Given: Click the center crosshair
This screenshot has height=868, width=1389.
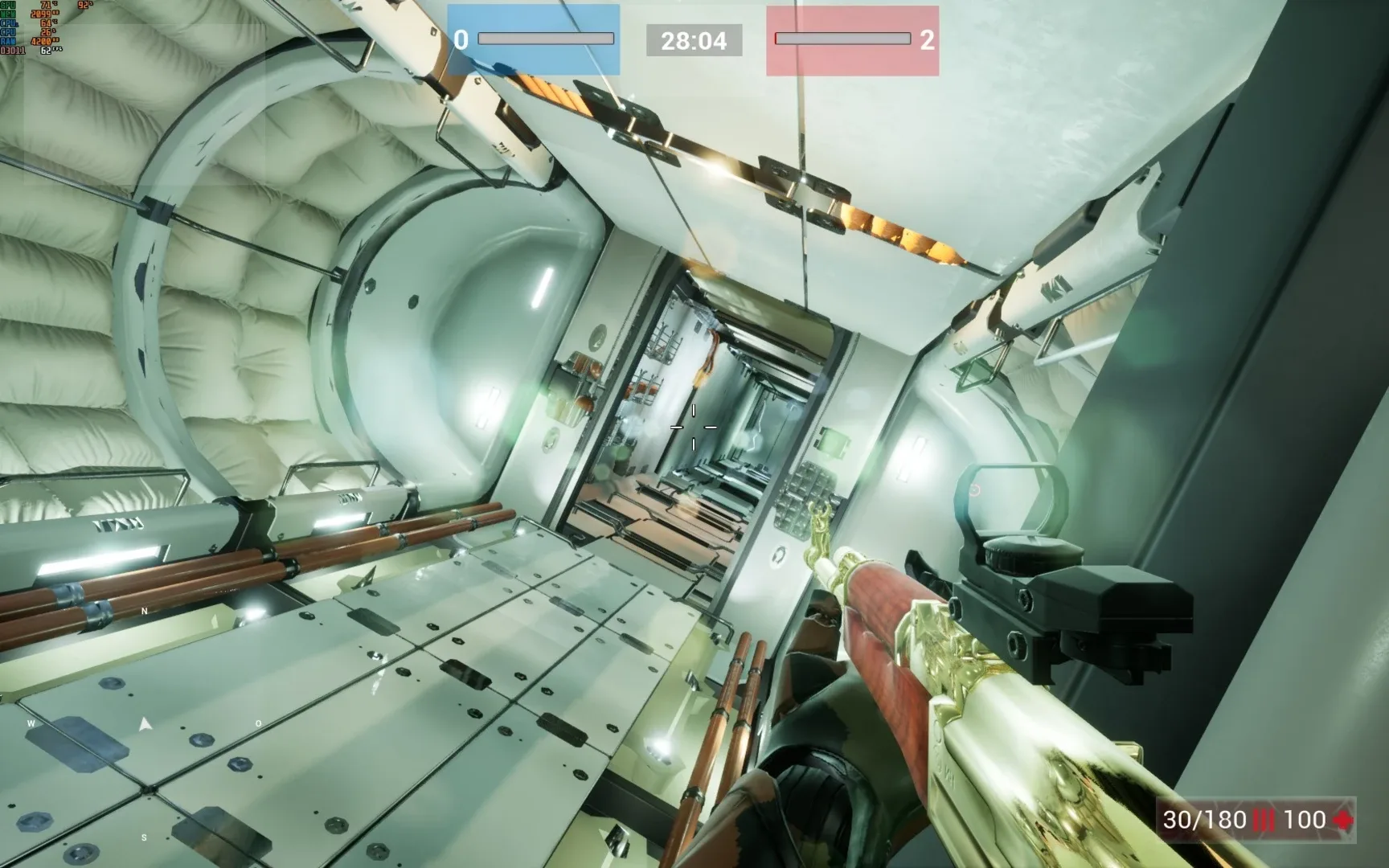Looking at the screenshot, I should [693, 426].
